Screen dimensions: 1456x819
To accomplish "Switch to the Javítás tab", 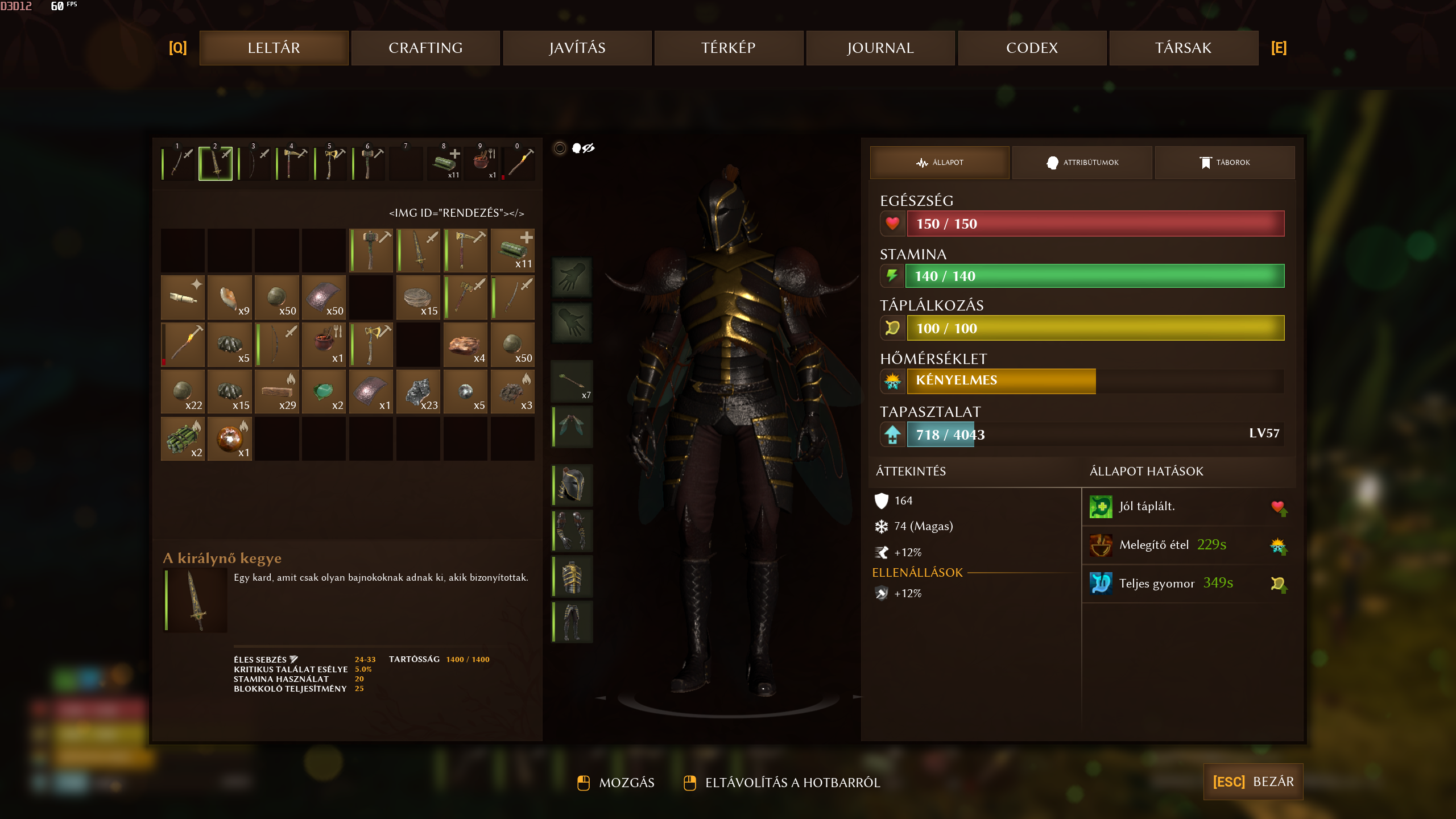I will [577, 48].
